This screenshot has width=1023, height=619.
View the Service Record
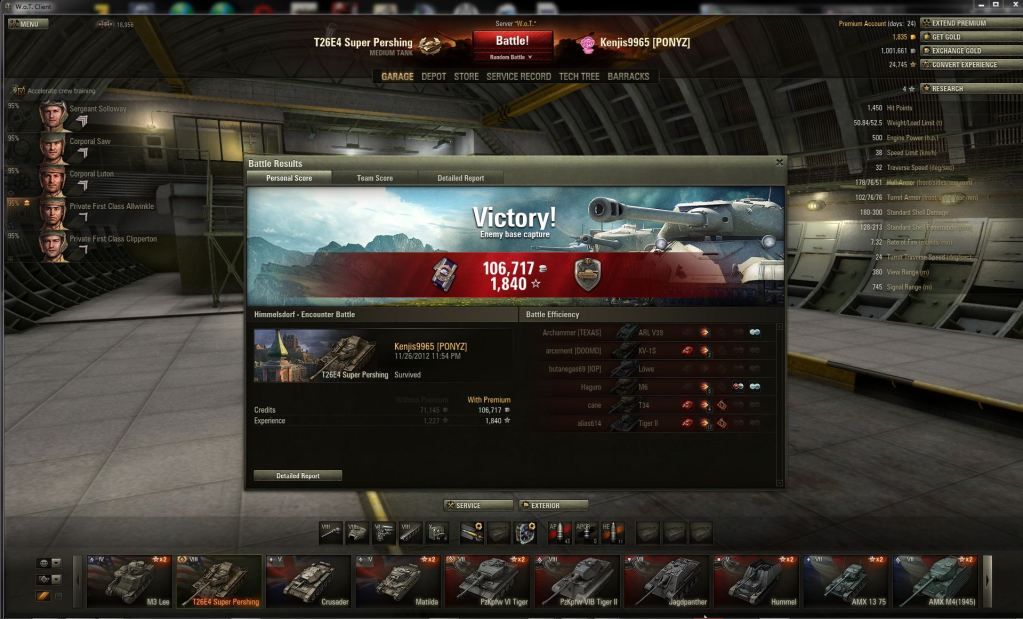click(x=518, y=76)
